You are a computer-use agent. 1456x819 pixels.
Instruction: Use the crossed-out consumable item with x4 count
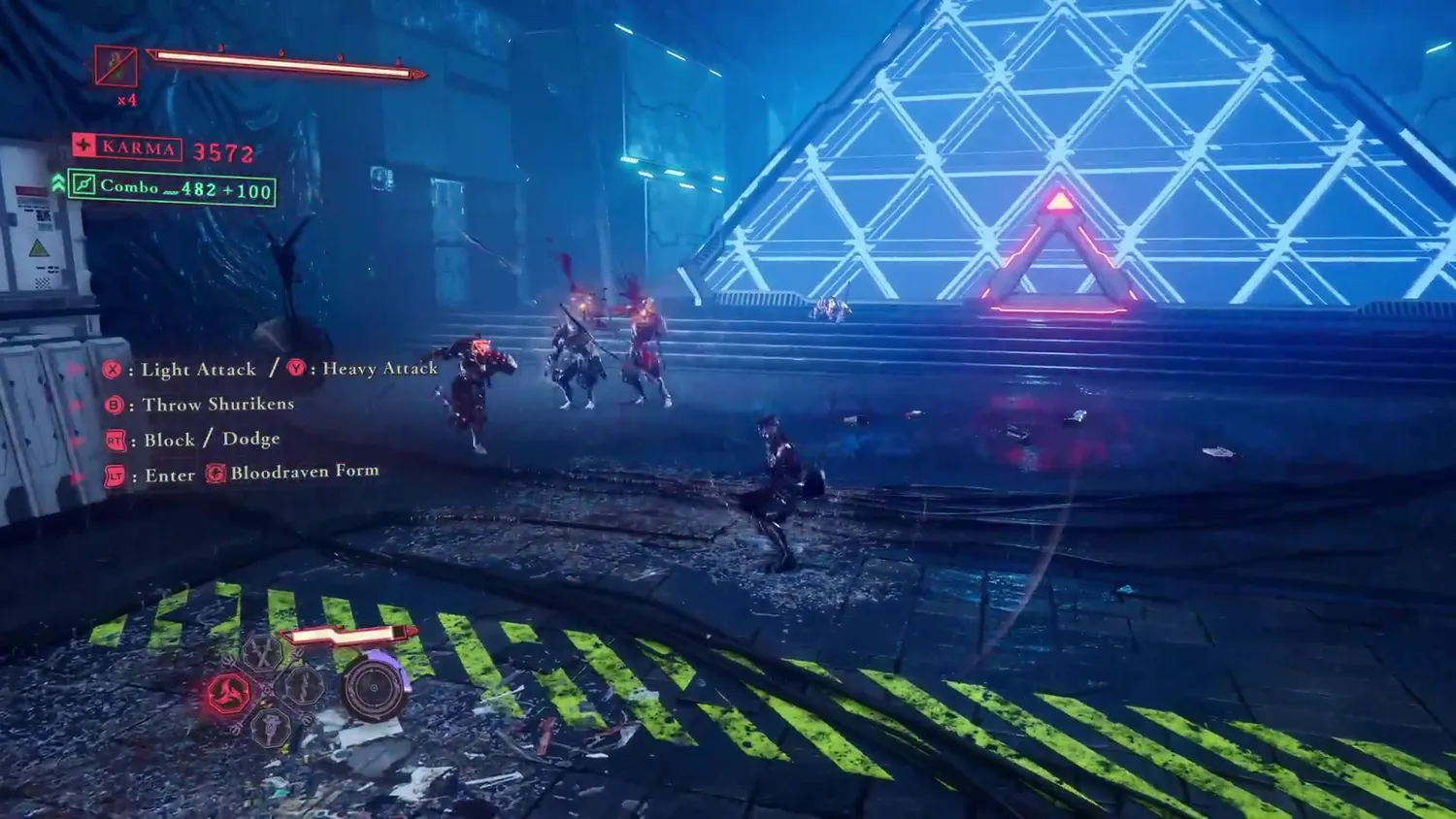116,66
